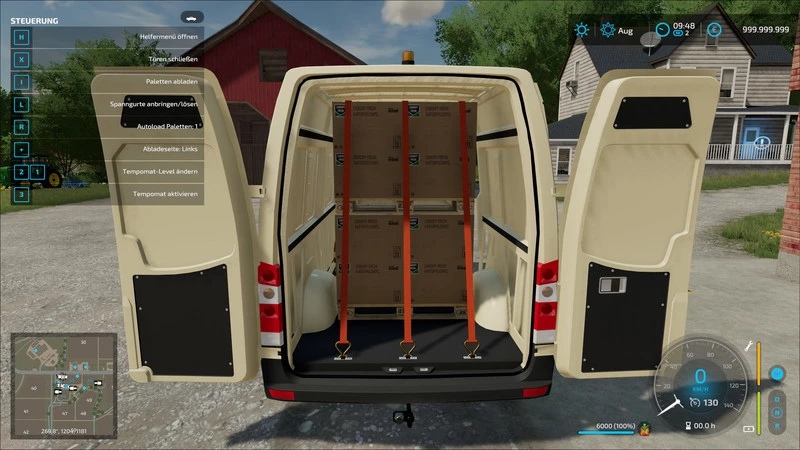Click the euro money icon

(714, 30)
